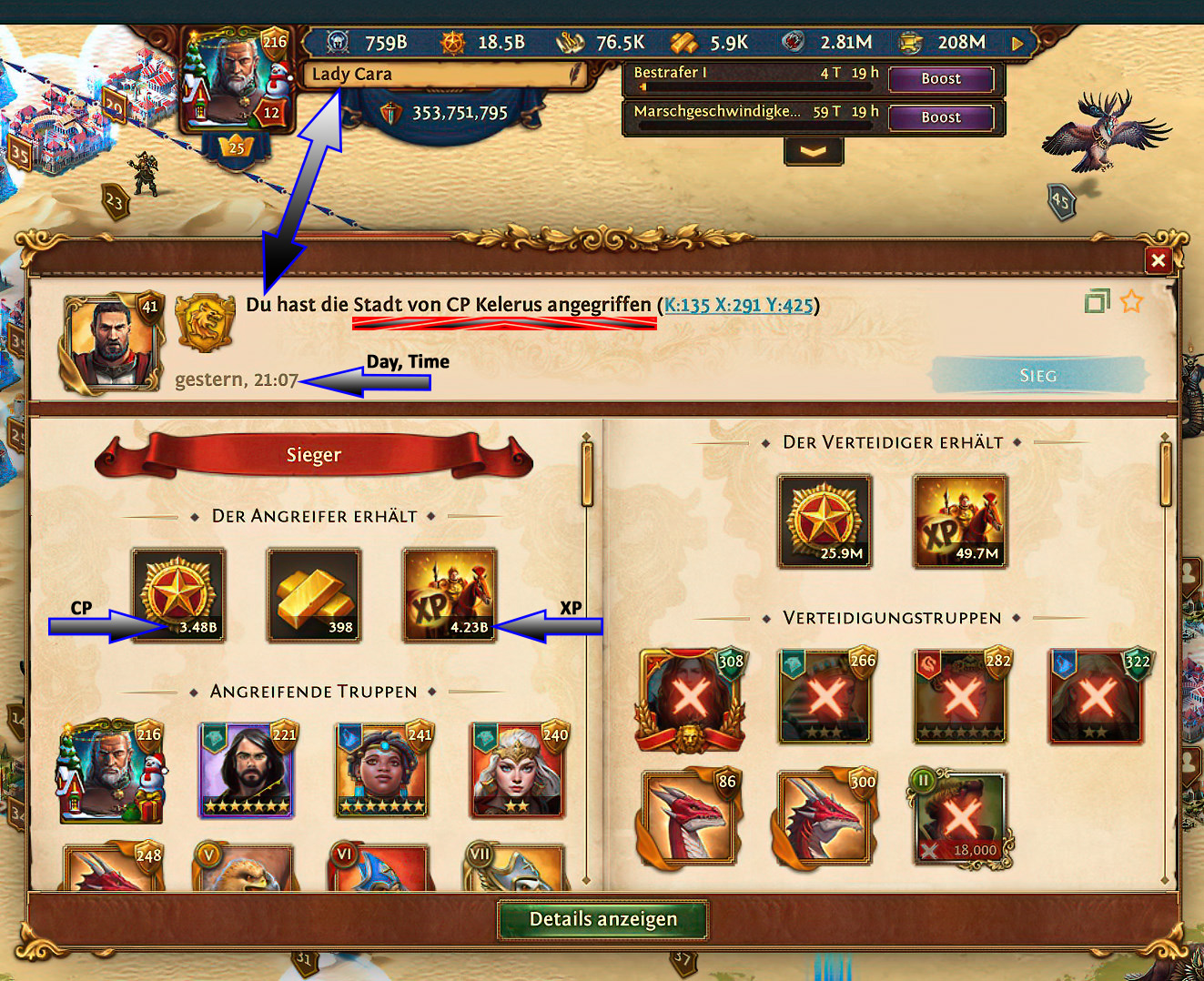Screen dimensions: 1204x981
Task: Mark the report with the star icon
Action: [x=1131, y=301]
